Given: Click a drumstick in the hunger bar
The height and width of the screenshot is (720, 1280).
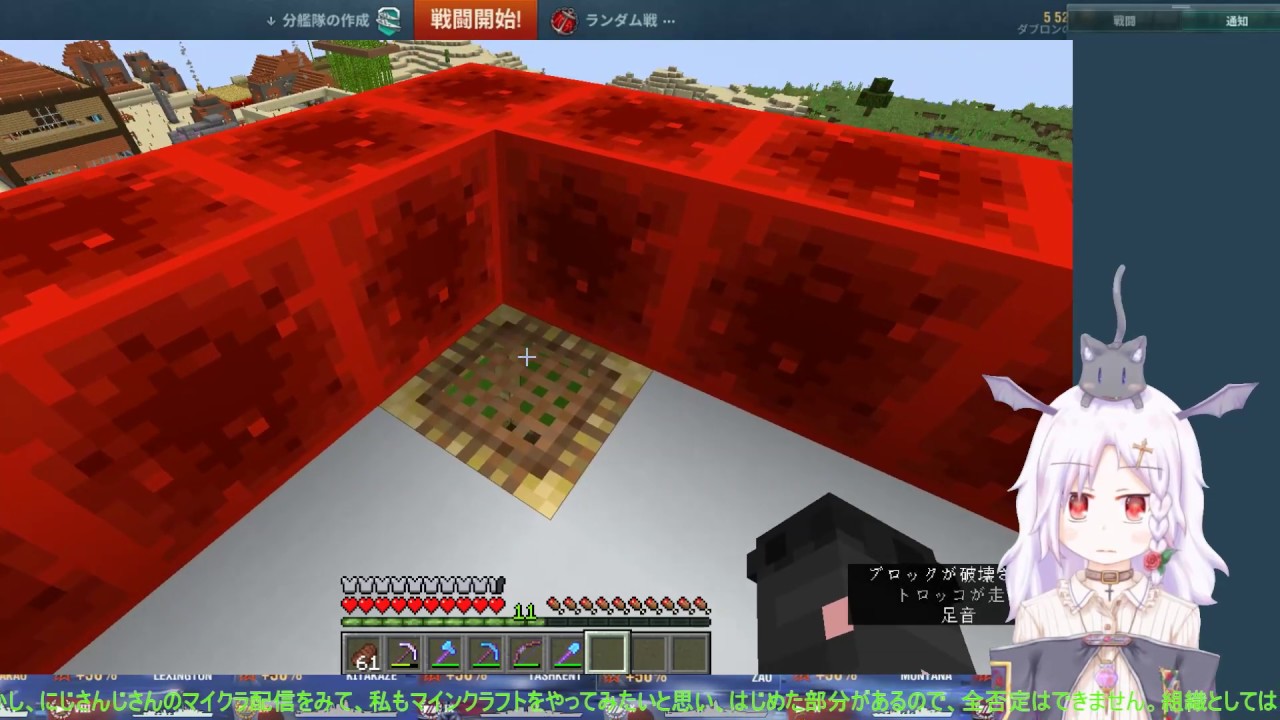Looking at the screenshot, I should (600, 604).
